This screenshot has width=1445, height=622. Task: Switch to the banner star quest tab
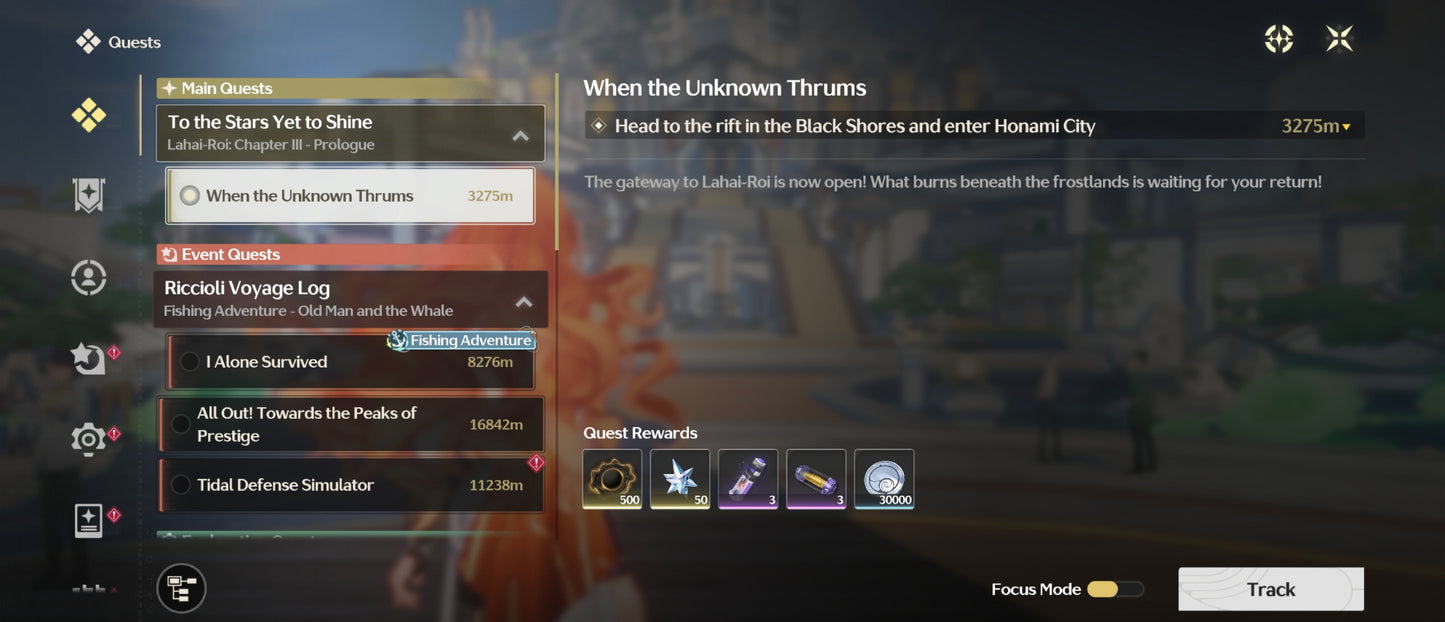coord(89,196)
